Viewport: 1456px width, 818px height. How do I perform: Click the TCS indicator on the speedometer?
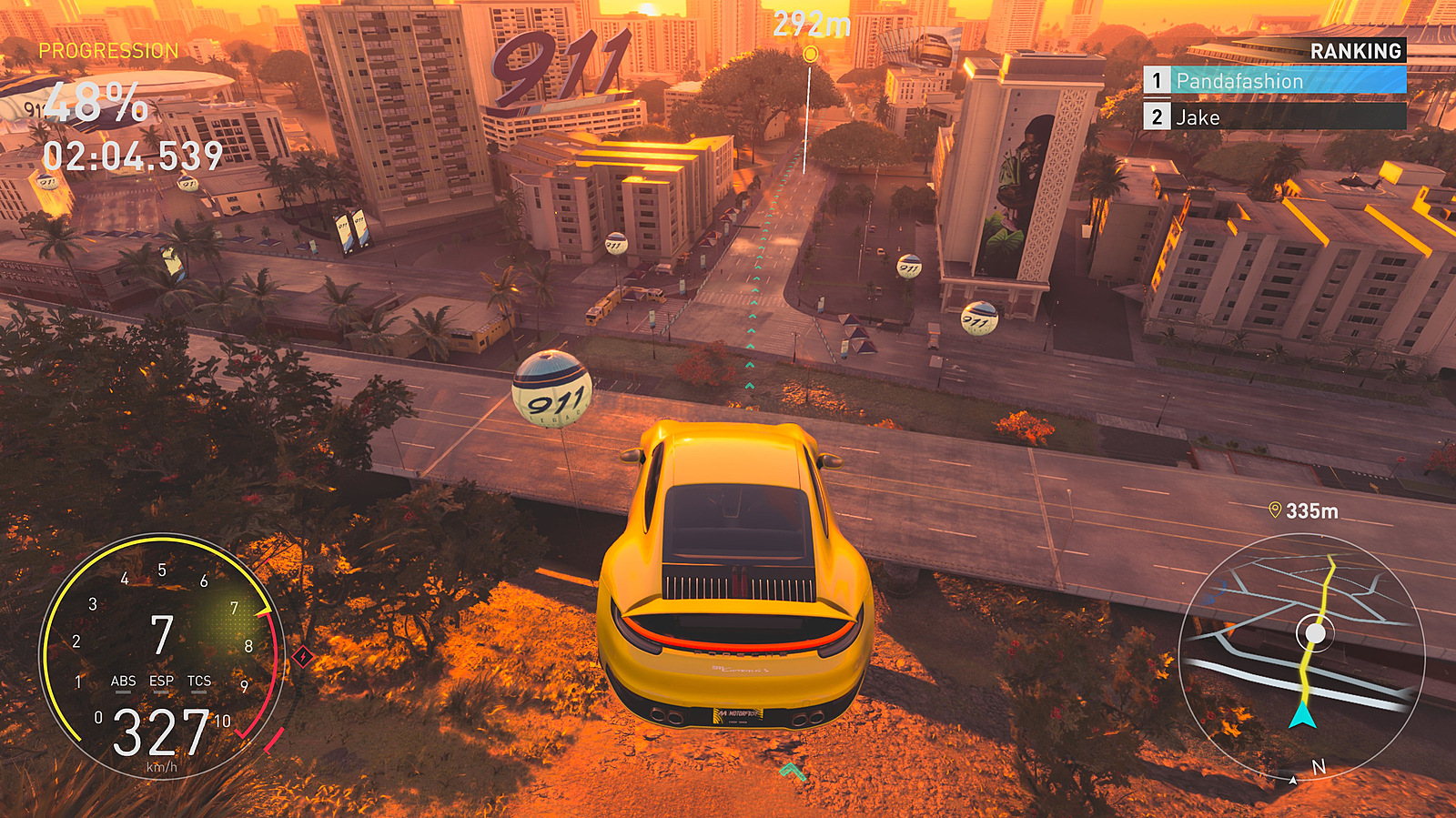coord(199,682)
